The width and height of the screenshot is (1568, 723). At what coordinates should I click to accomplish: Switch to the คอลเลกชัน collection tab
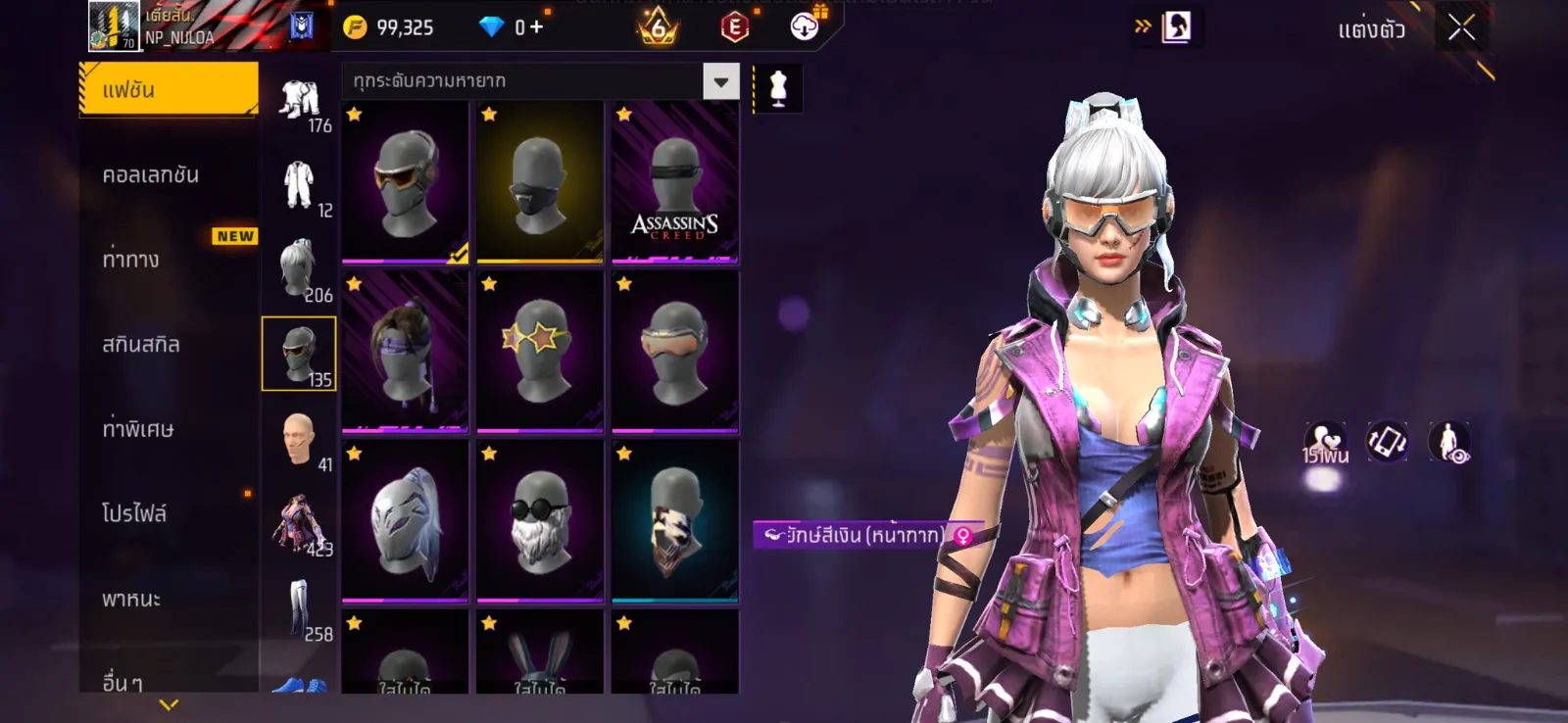tap(151, 175)
